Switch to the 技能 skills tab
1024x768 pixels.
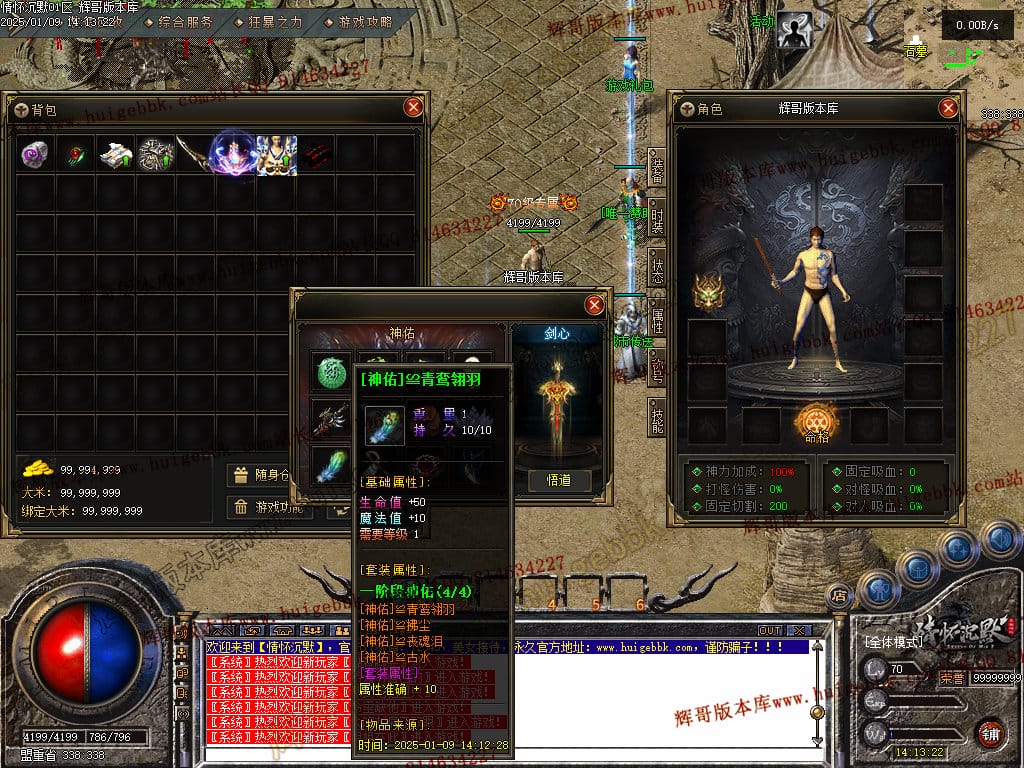[x=656, y=420]
